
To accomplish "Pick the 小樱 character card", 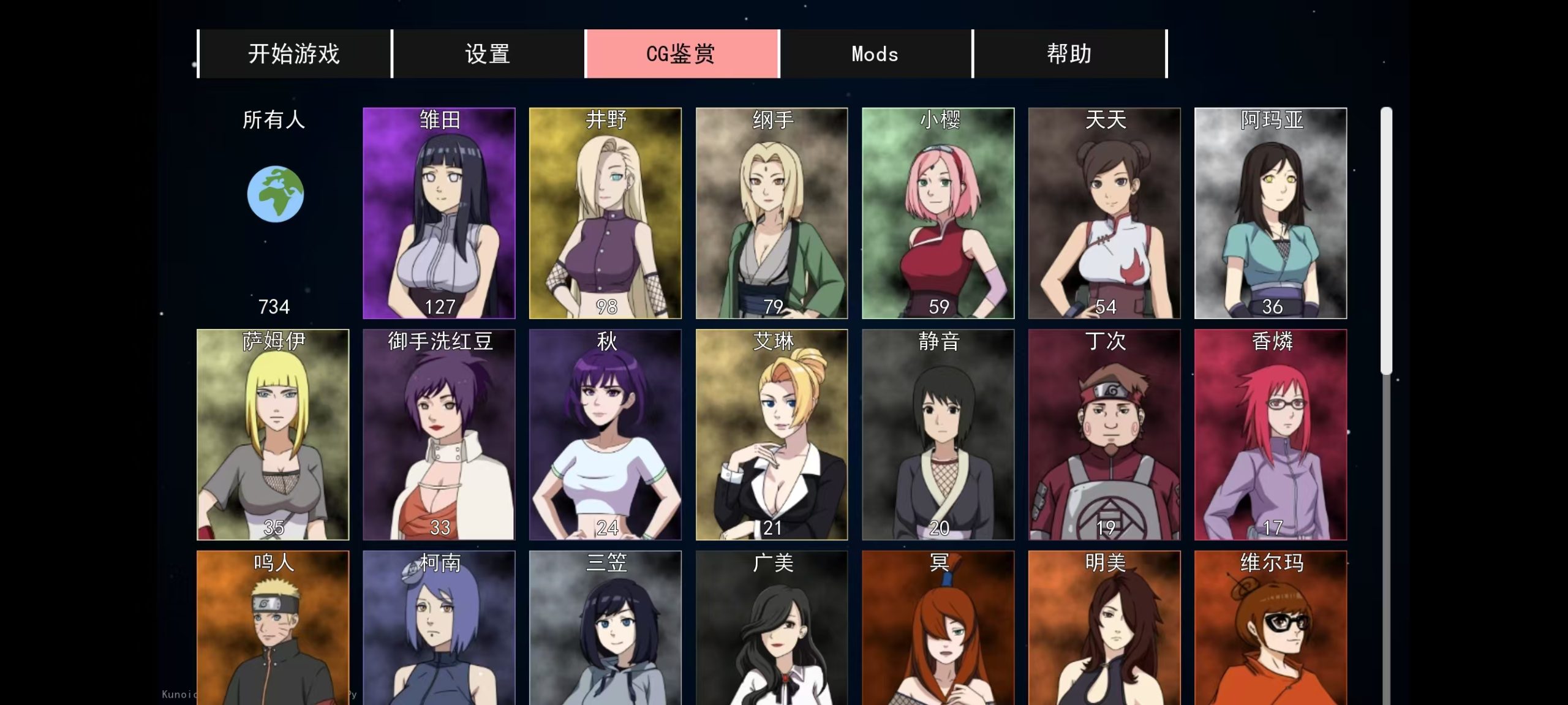I will coord(938,213).
